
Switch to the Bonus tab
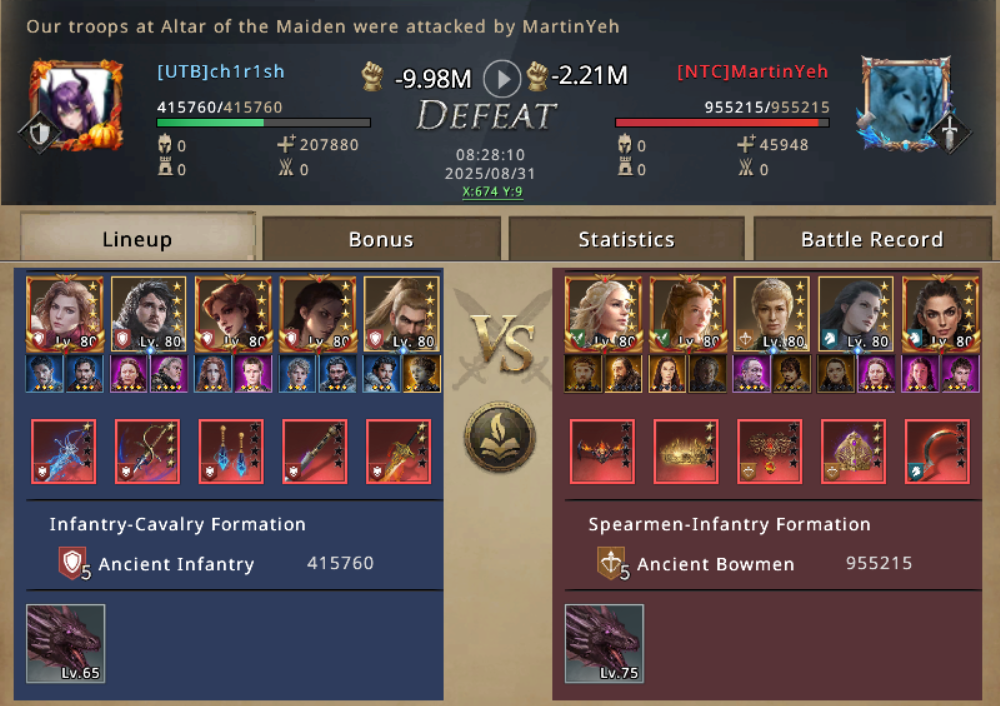tap(381, 239)
